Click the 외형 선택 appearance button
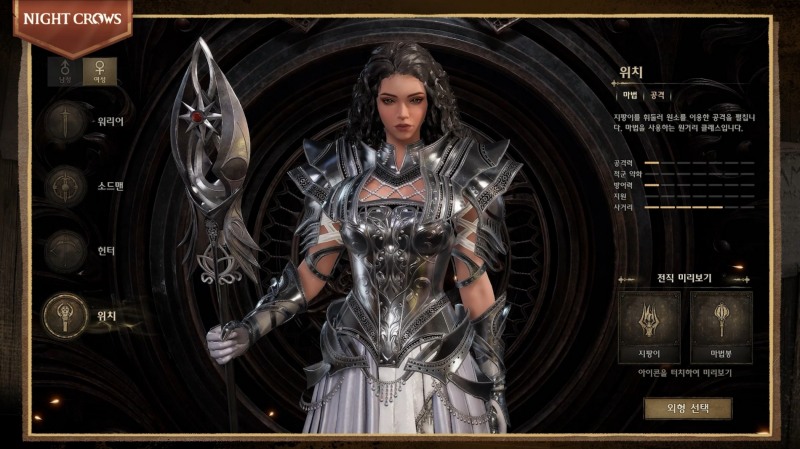 (x=687, y=408)
